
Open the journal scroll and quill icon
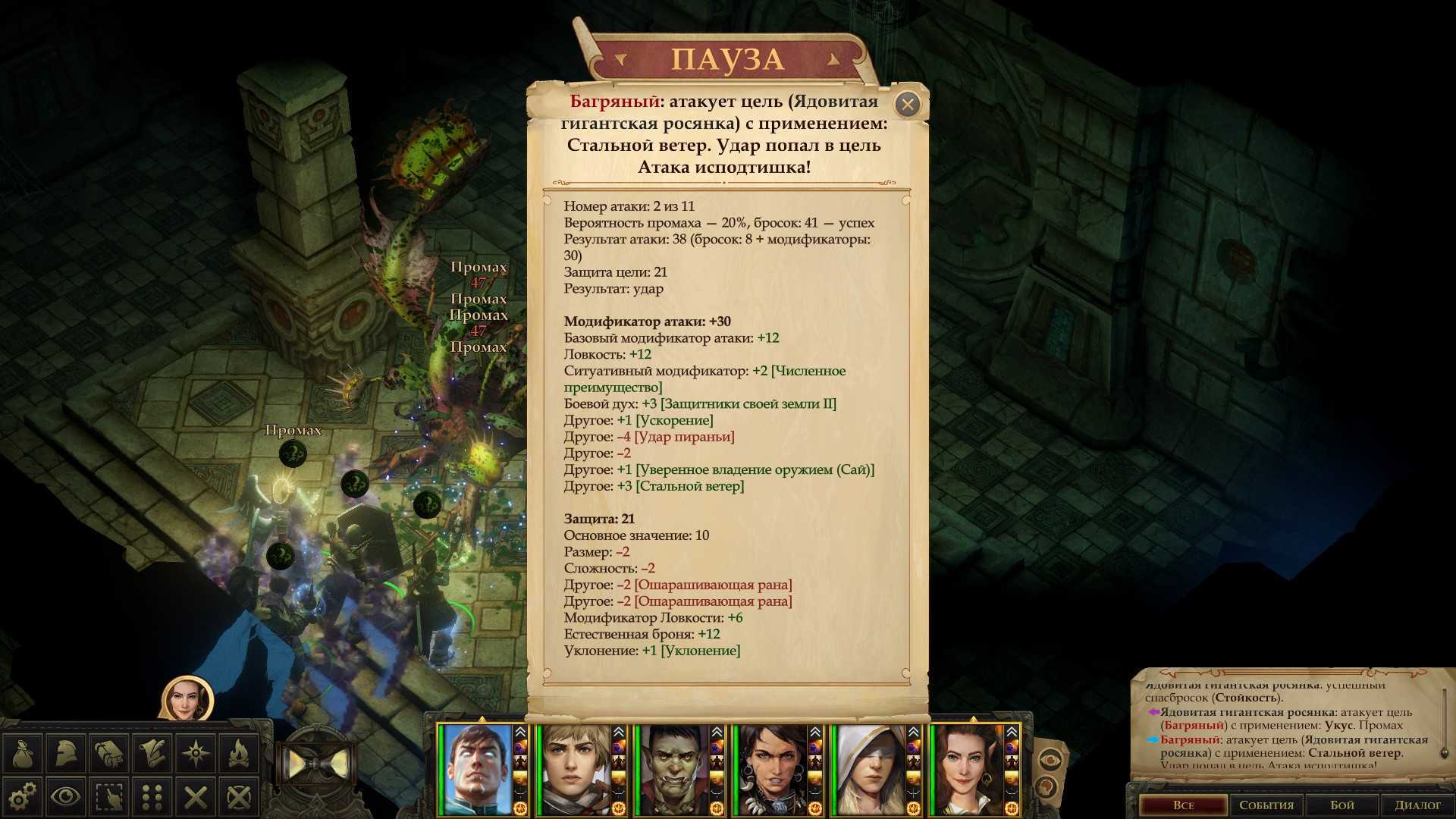(152, 753)
